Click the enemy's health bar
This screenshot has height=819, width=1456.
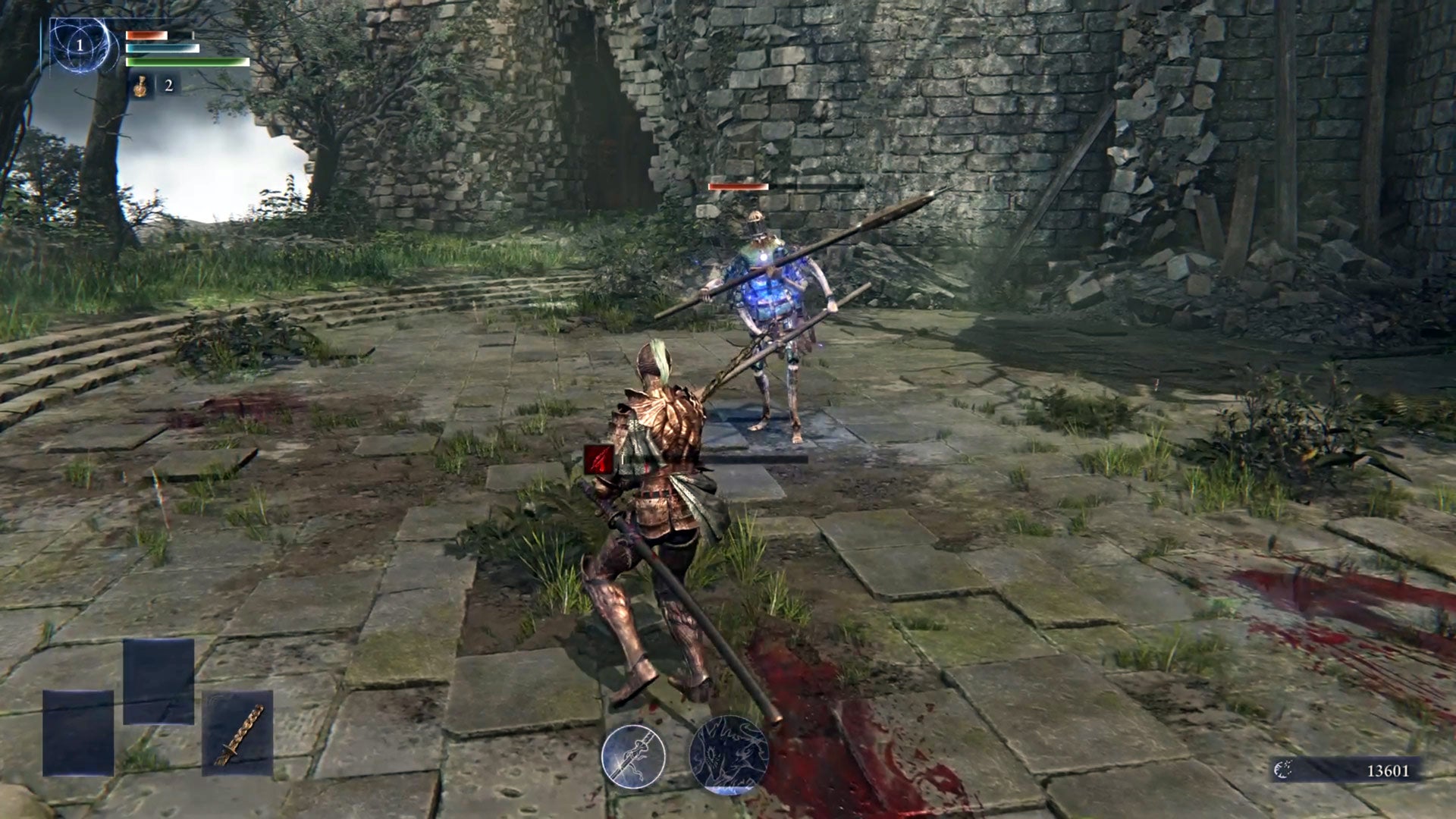739,185
